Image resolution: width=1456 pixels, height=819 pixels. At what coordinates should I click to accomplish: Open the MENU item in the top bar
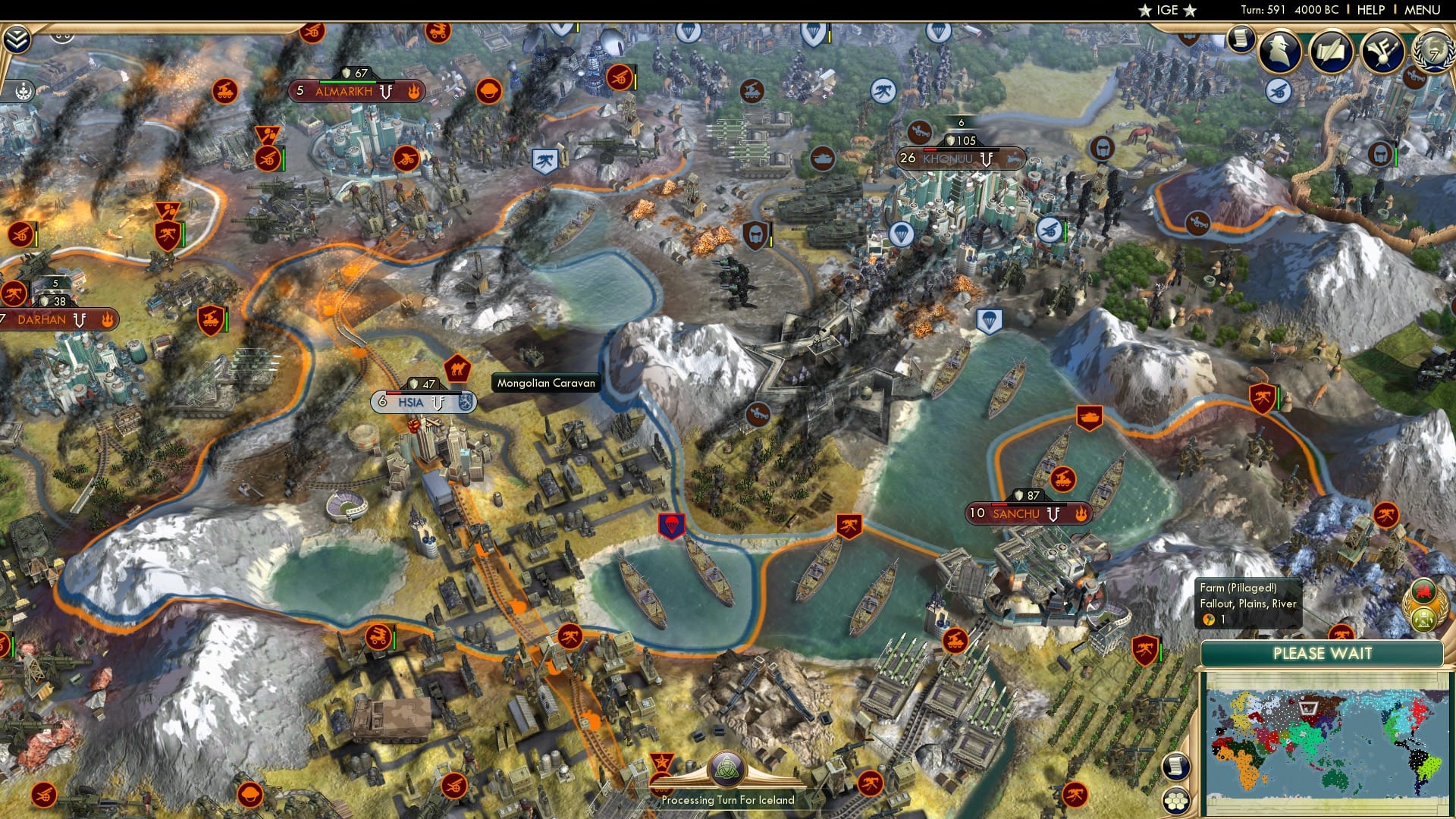pyautogui.click(x=1424, y=10)
